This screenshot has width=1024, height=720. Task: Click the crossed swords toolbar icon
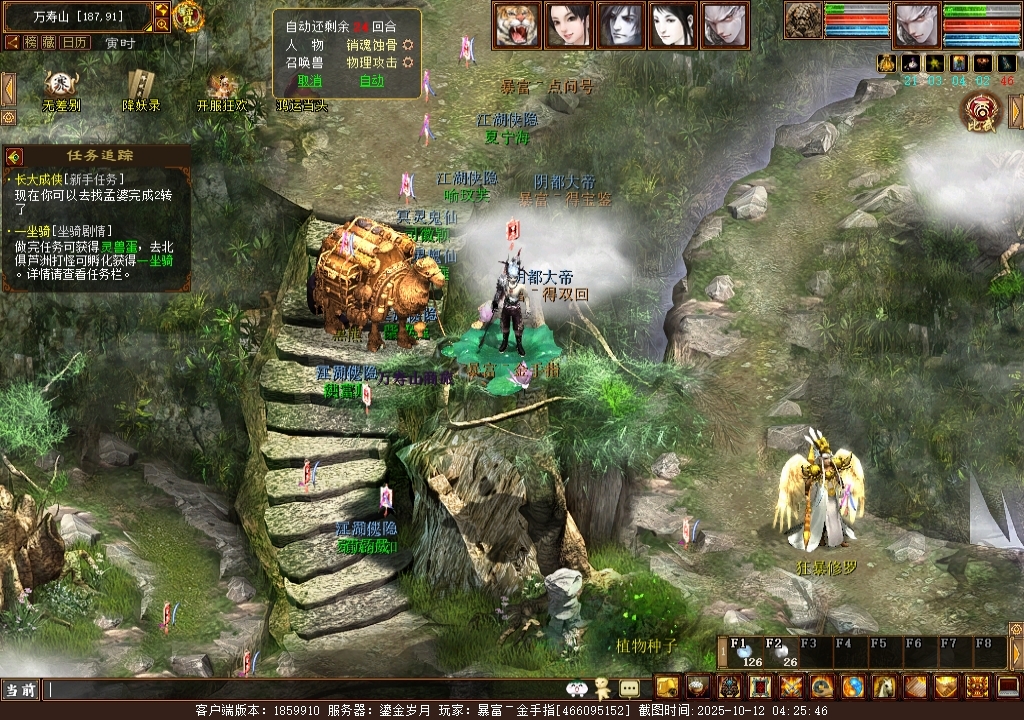pyautogui.click(x=792, y=687)
